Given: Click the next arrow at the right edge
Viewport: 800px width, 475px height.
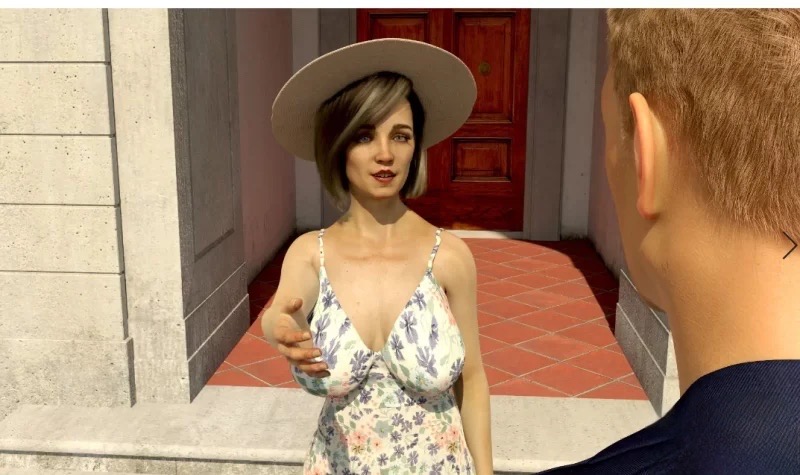Looking at the screenshot, I should (789, 246).
